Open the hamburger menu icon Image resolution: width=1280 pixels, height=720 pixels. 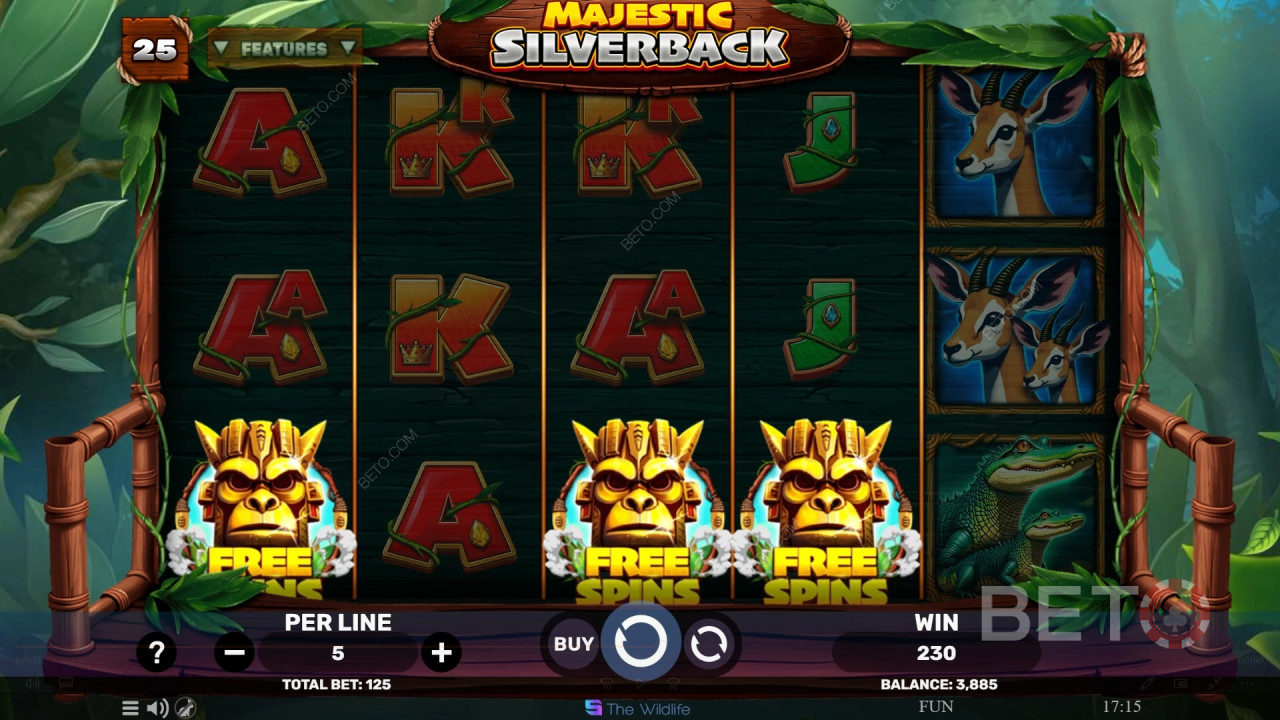(130, 707)
